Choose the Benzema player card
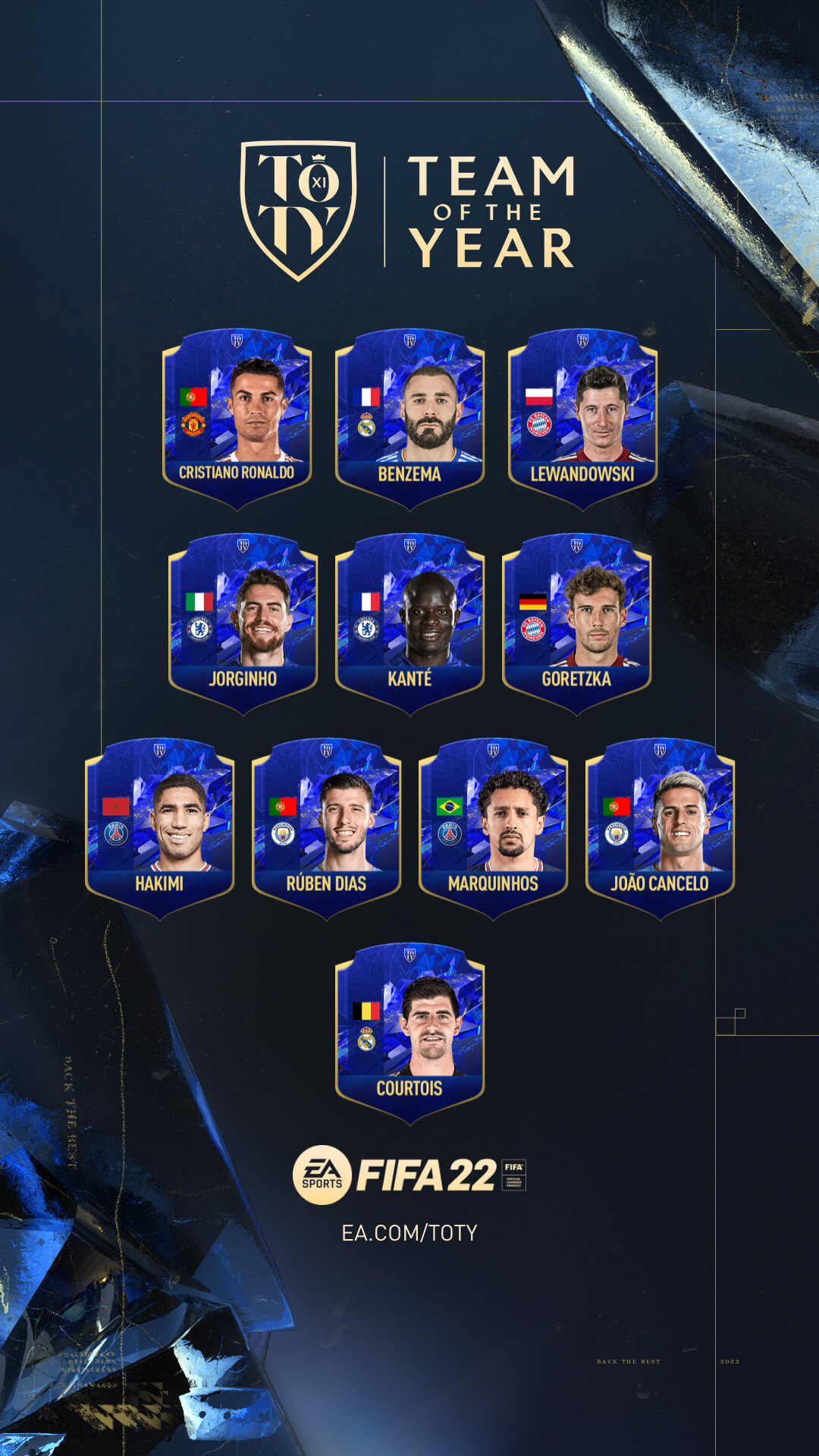The image size is (819, 1456). click(409, 419)
